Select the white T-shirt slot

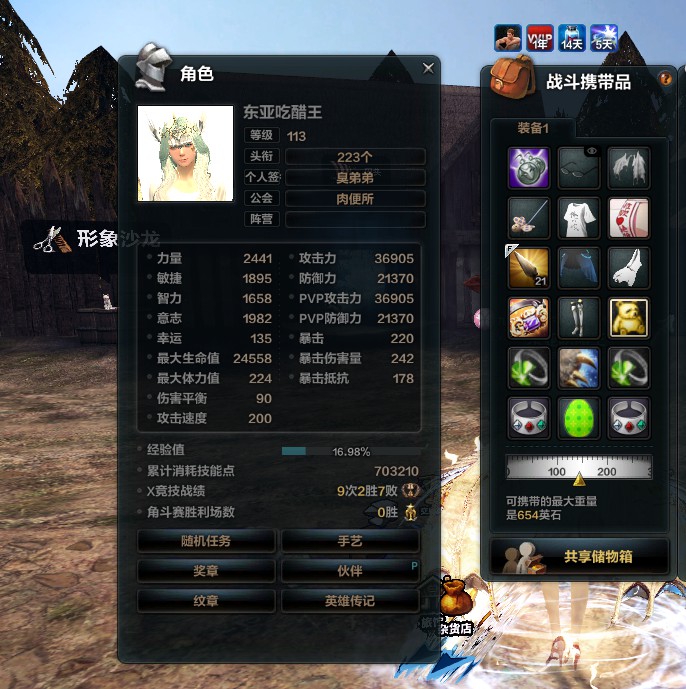coord(579,217)
